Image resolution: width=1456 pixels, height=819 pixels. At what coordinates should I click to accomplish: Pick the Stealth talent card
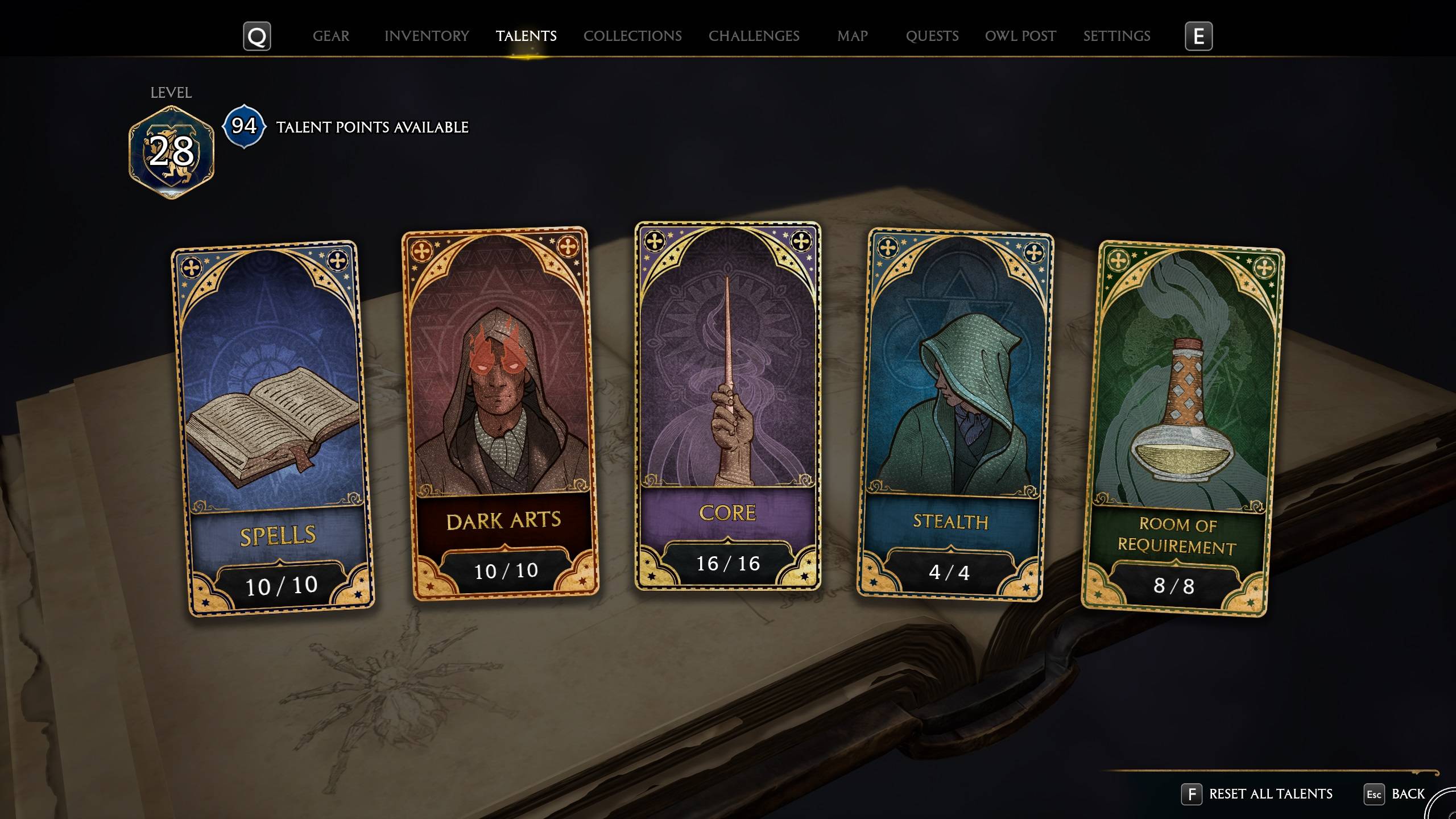pos(954,414)
